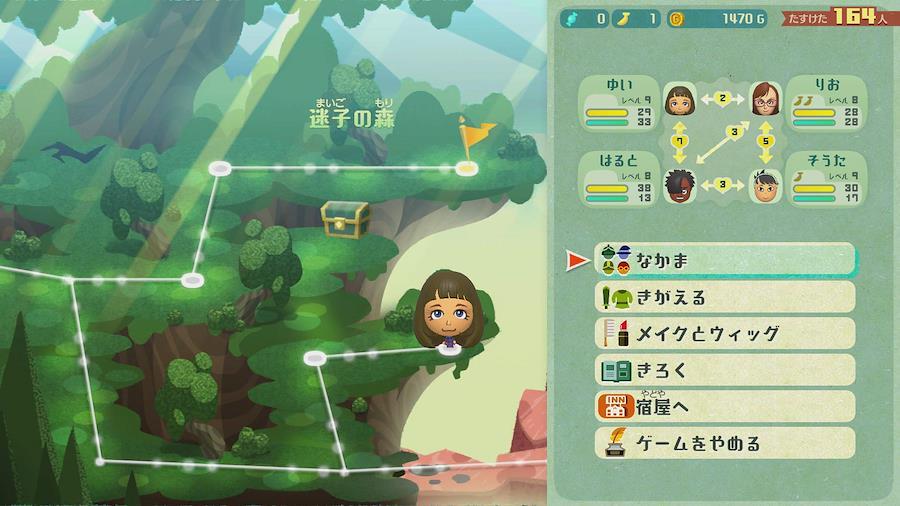Select ゆい's party member card
900x506 pixels.
pyautogui.click(x=622, y=102)
